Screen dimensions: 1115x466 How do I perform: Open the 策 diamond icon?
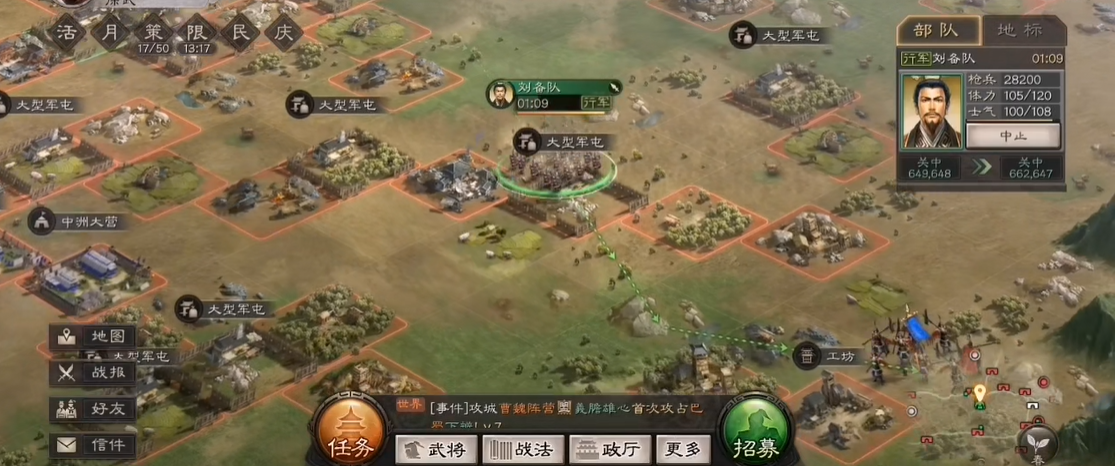click(153, 31)
